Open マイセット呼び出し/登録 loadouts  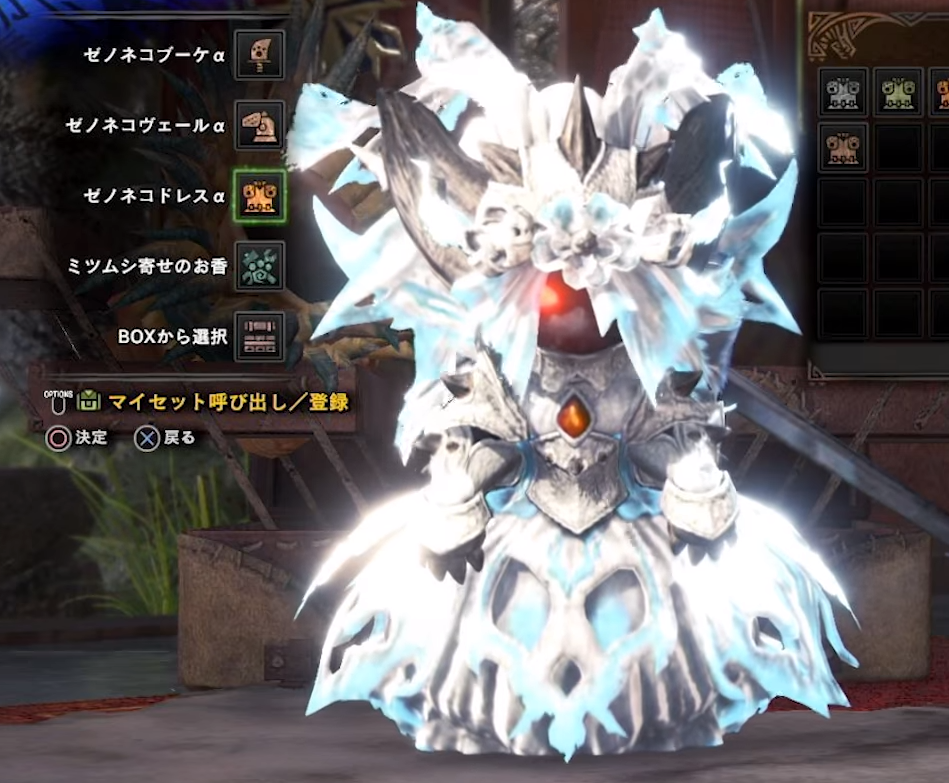coord(228,402)
